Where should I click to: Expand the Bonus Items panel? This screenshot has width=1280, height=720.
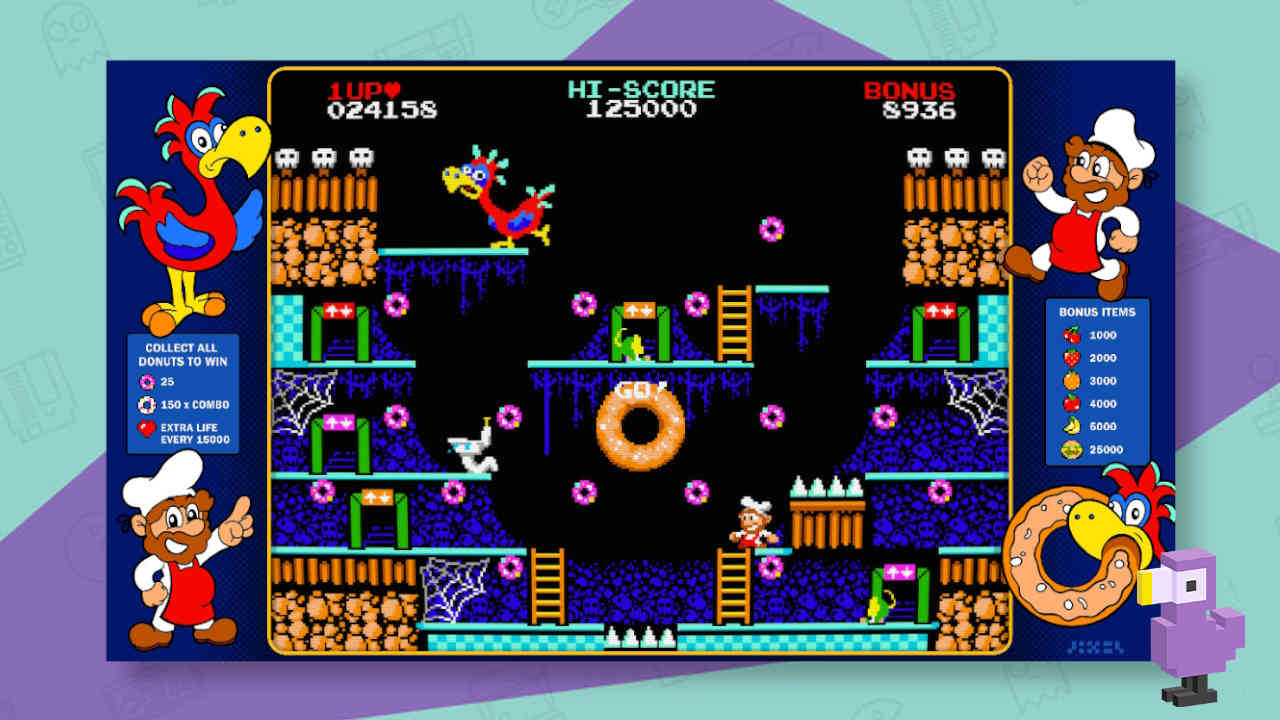1097,310
